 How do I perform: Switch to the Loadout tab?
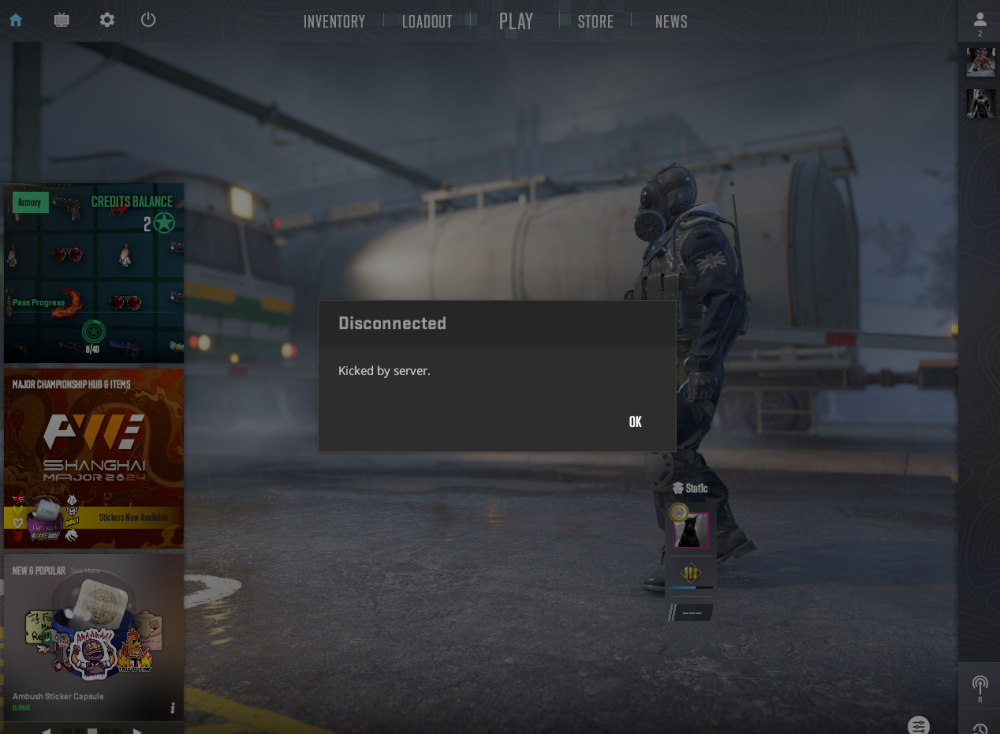[x=427, y=21]
